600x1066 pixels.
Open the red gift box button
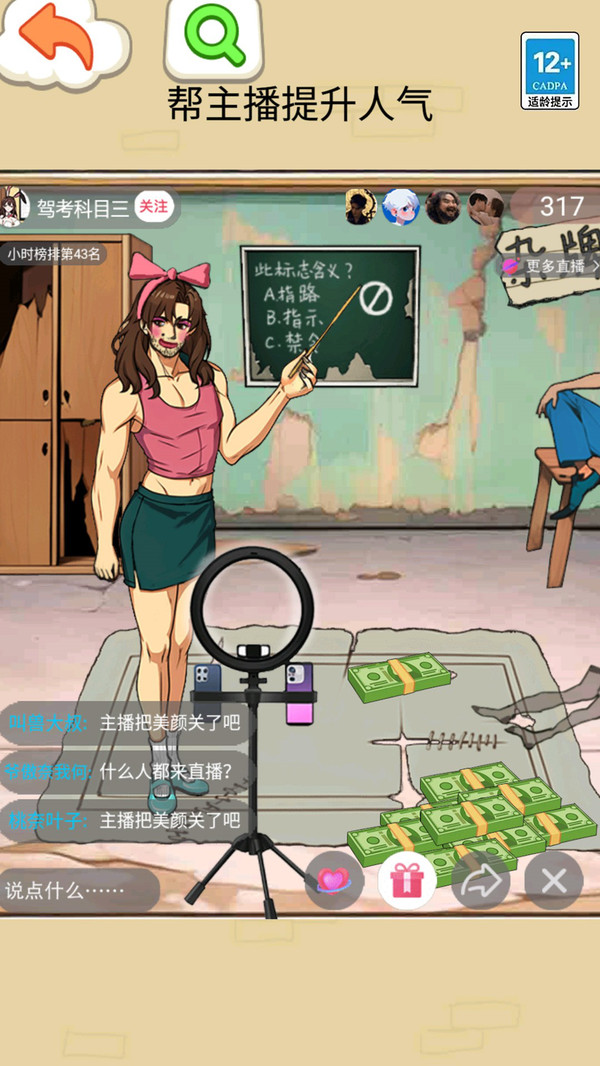(x=407, y=881)
